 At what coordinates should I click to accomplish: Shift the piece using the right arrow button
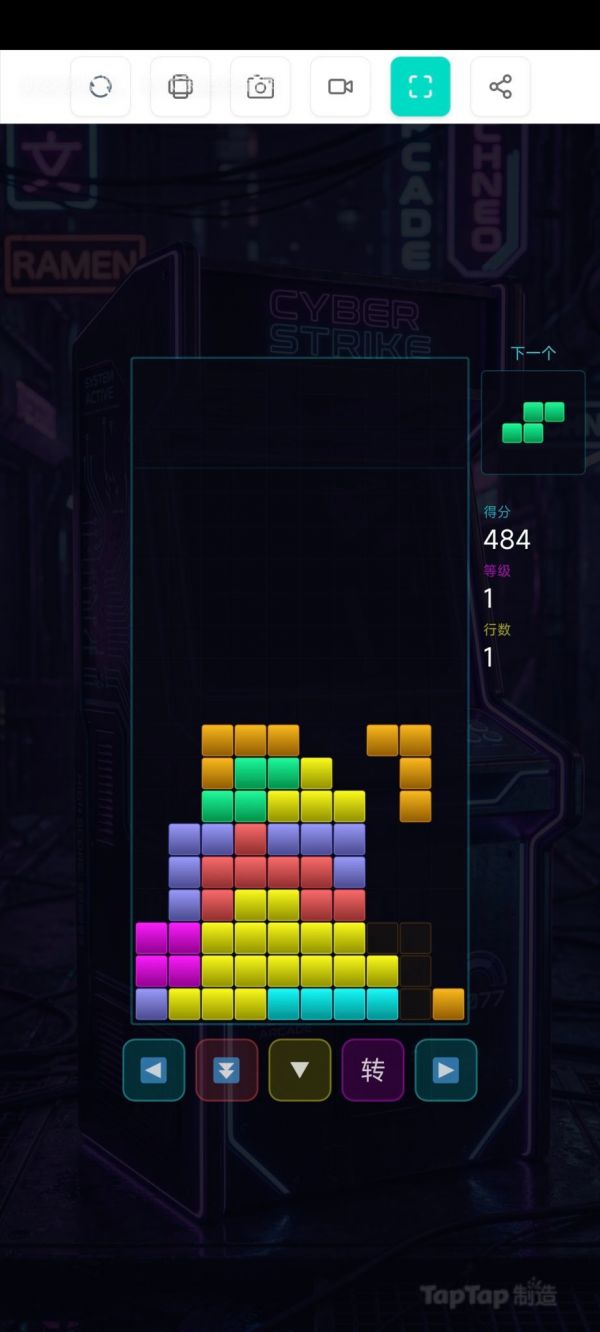point(446,1070)
